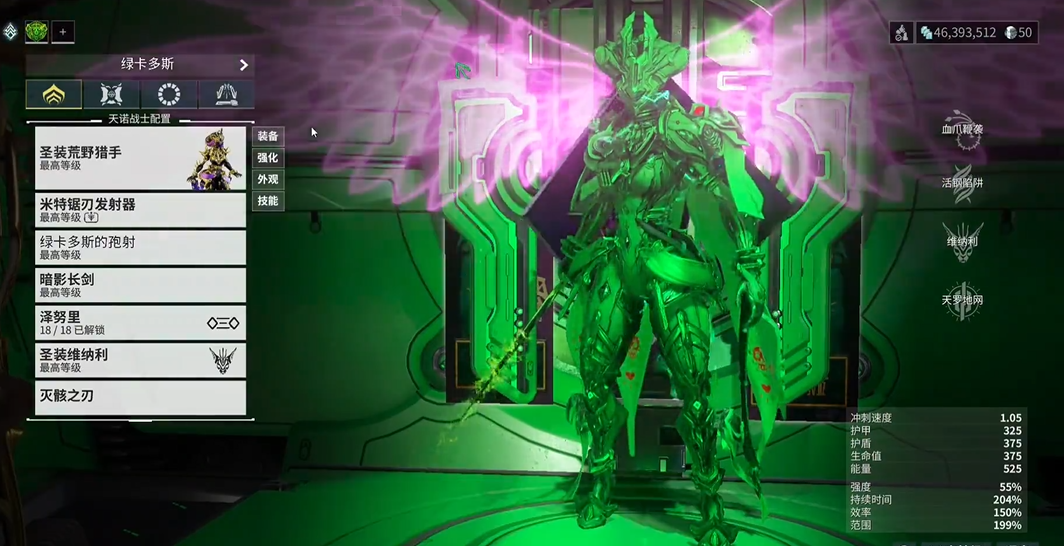Open the 强化 upgrade menu
The image size is (1064, 546).
(268, 158)
